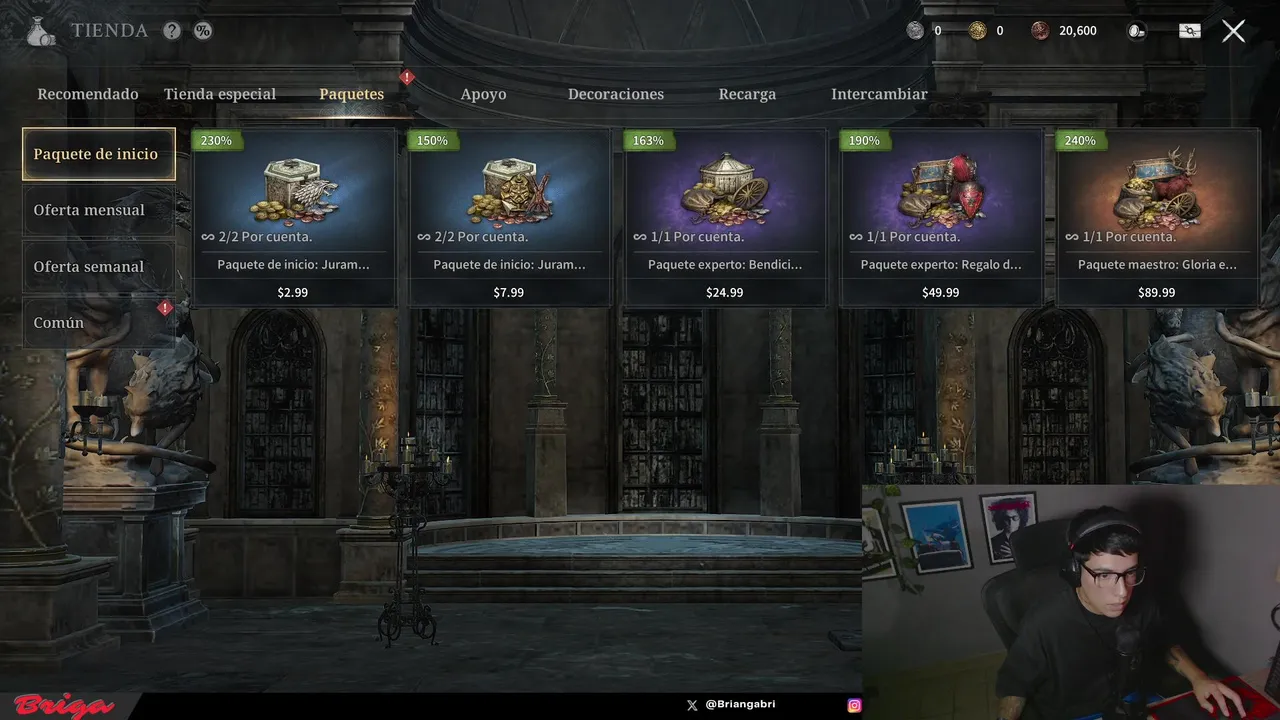
Task: Click the percent icon beside Tienda
Action: [203, 31]
